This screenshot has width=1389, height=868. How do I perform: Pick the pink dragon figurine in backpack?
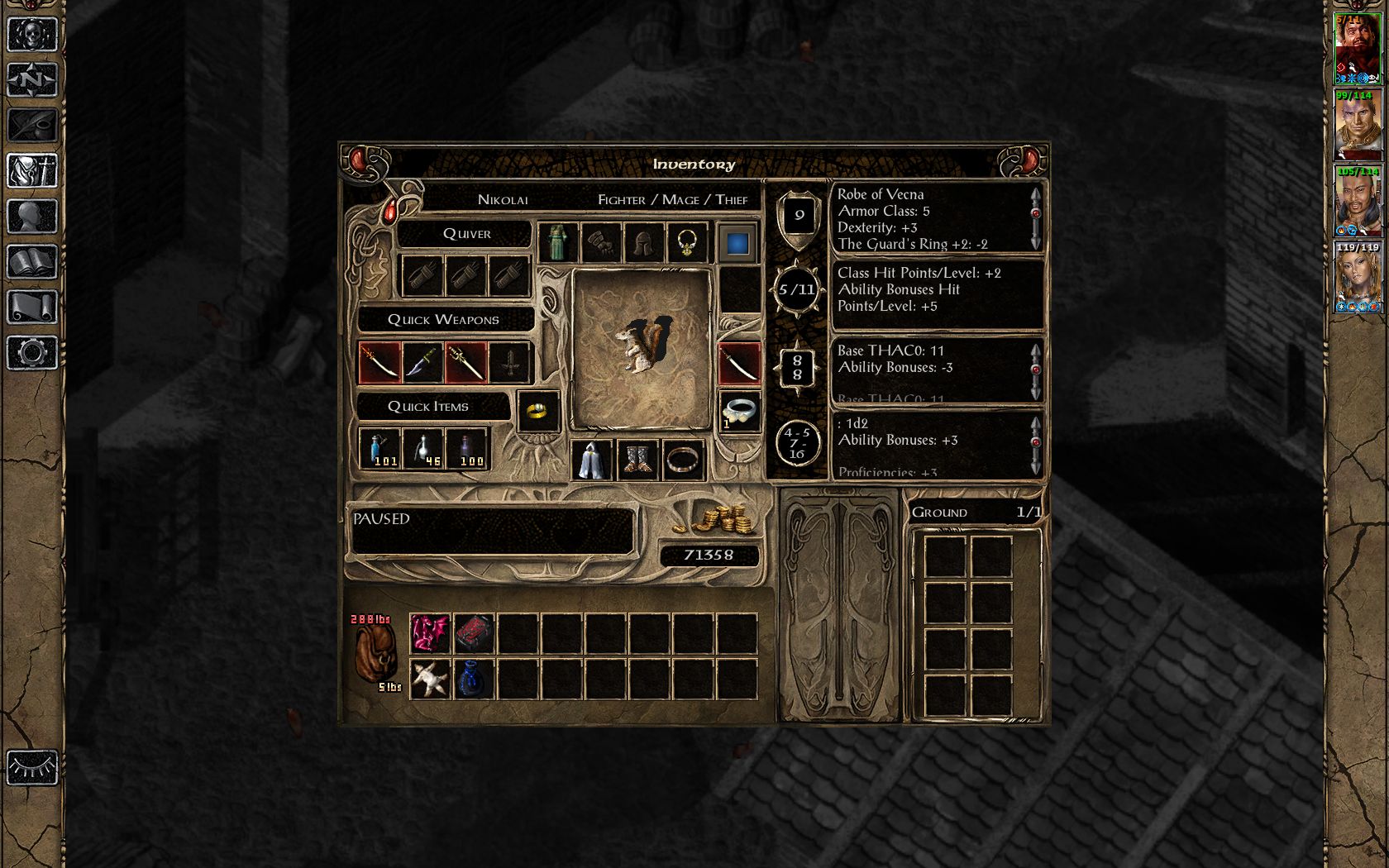[430, 634]
